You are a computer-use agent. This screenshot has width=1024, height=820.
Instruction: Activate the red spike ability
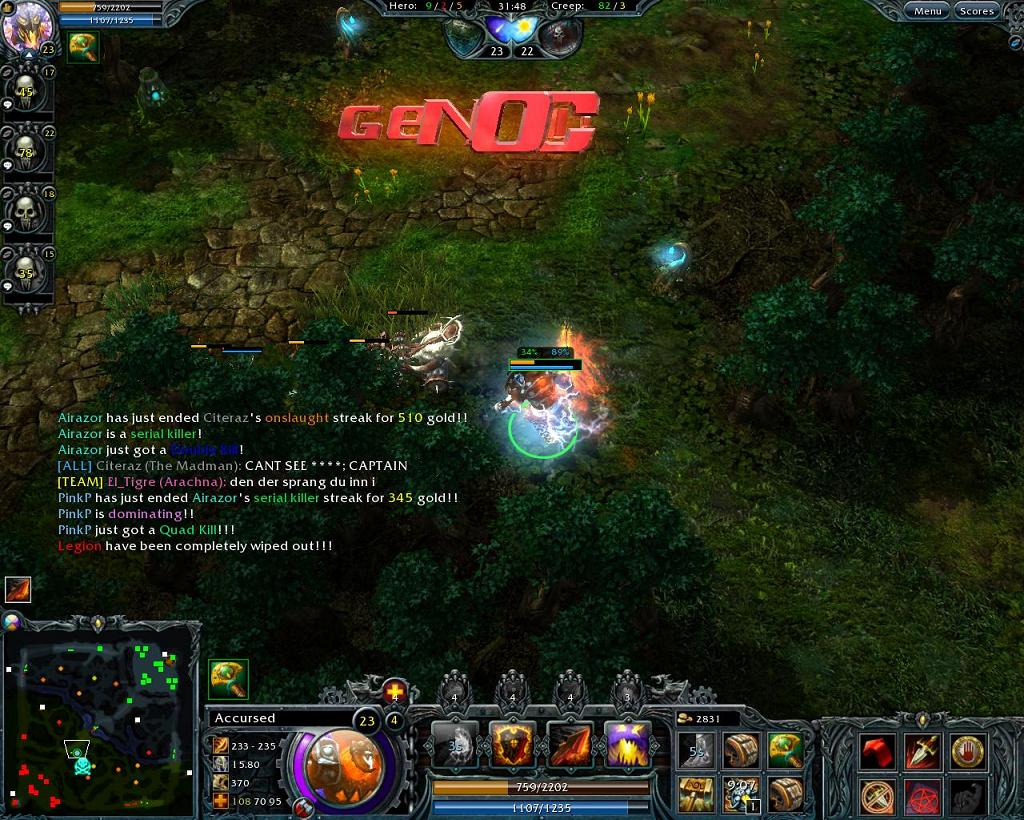point(570,746)
